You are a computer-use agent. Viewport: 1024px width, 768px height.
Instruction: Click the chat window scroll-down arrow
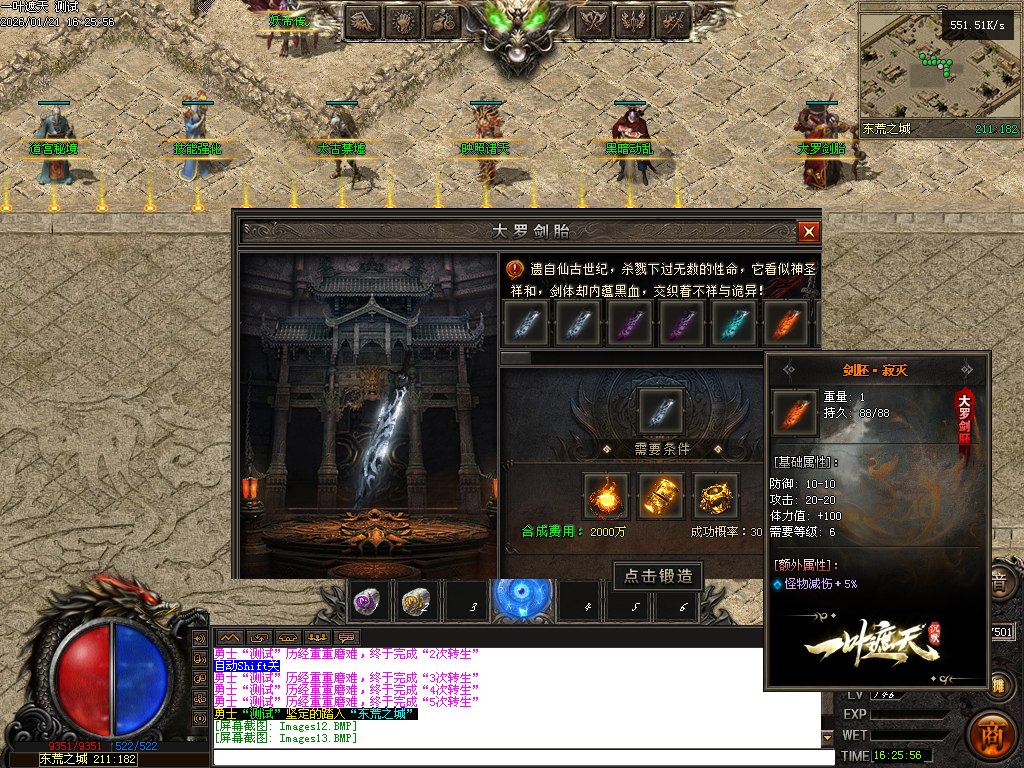[x=827, y=738]
